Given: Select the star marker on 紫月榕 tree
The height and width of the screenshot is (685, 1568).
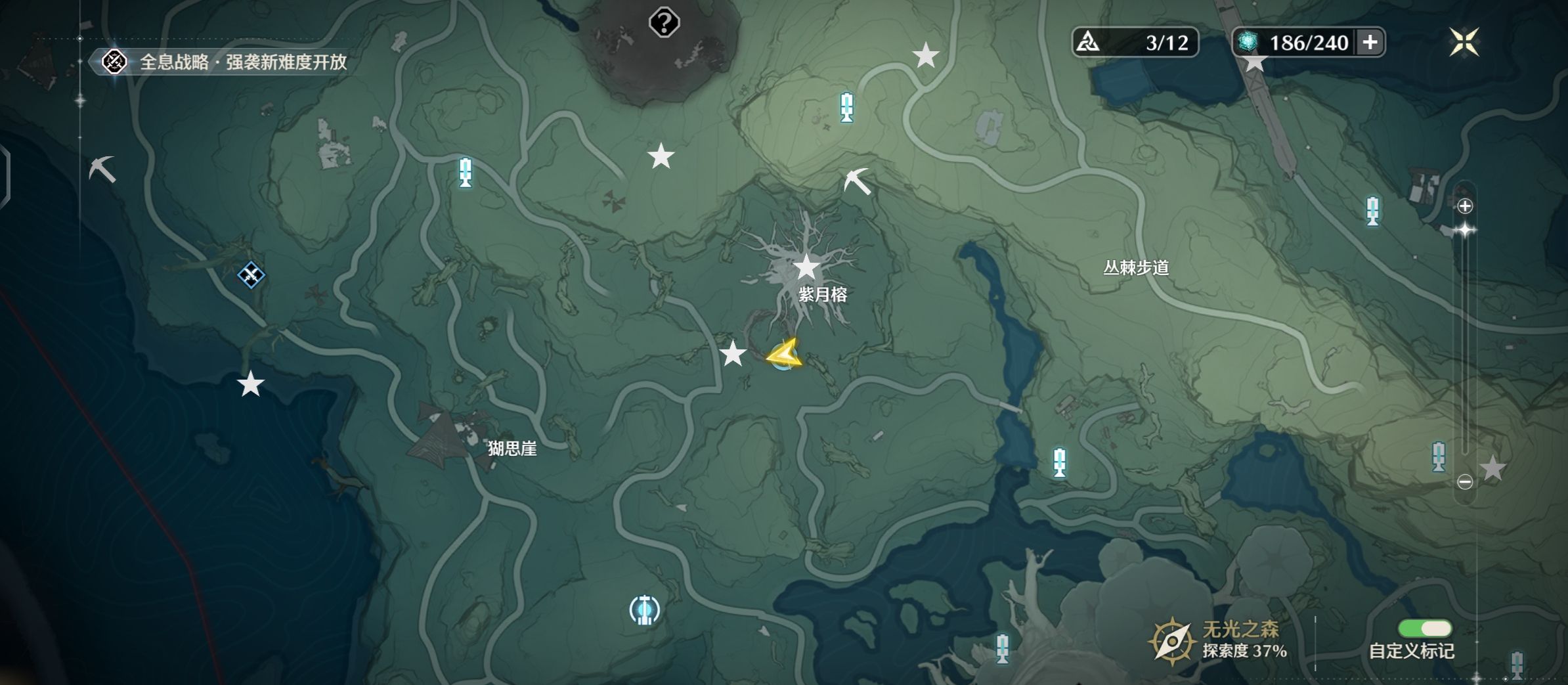Looking at the screenshot, I should click(806, 267).
